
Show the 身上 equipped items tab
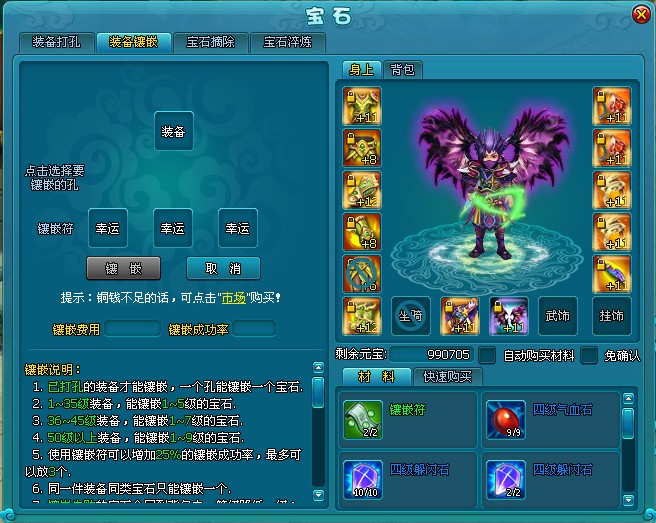point(360,69)
